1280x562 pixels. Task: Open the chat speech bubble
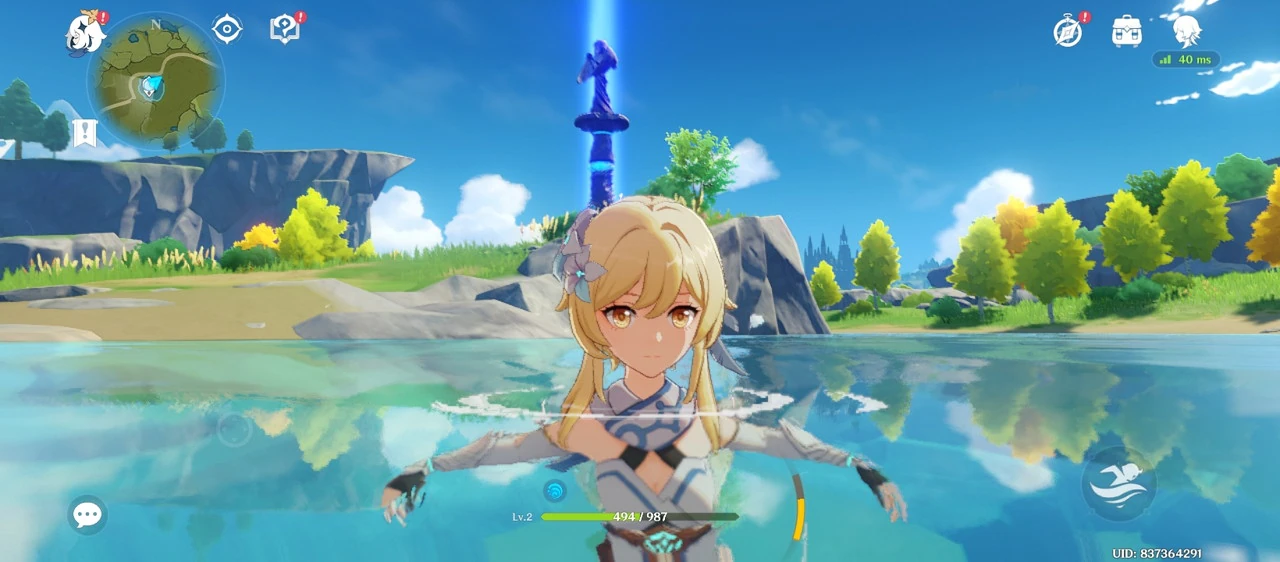click(87, 515)
